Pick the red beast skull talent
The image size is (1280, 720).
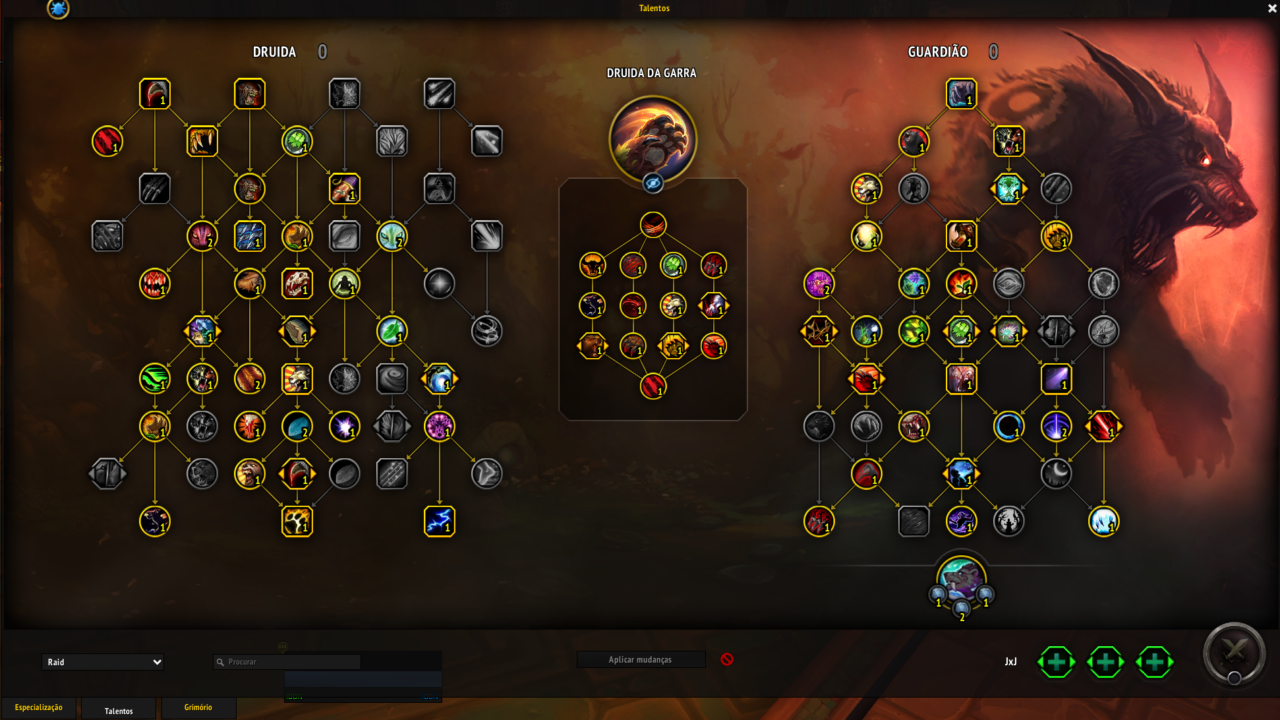click(297, 284)
